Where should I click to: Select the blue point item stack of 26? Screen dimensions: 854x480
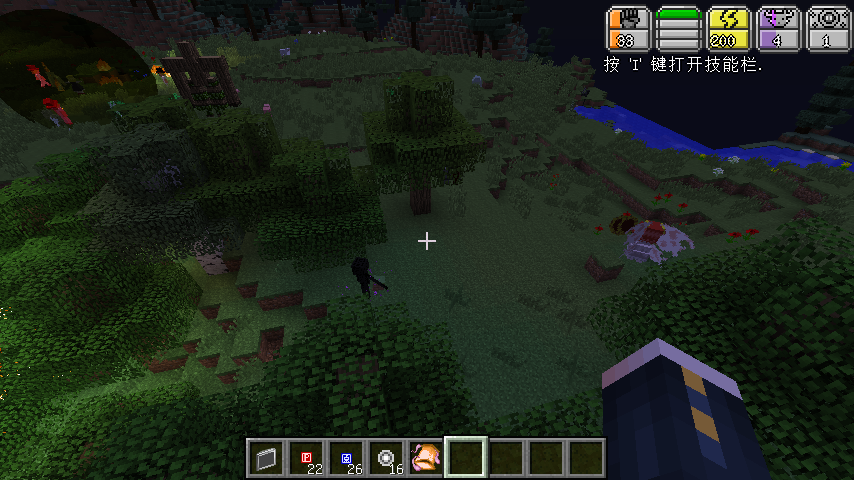tap(346, 458)
